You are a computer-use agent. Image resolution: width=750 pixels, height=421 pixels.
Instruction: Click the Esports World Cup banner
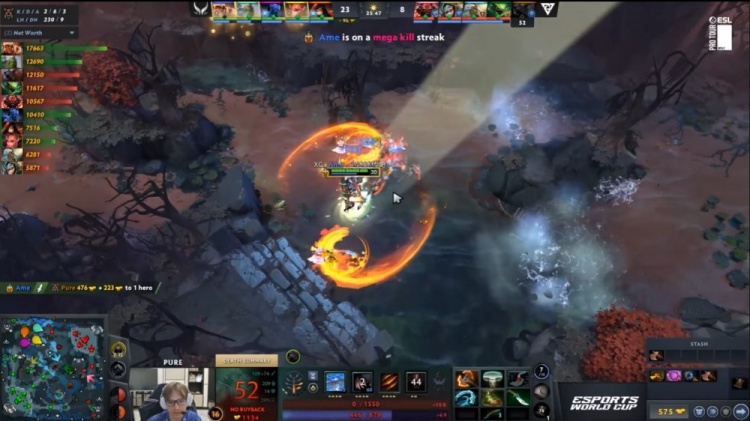click(603, 402)
